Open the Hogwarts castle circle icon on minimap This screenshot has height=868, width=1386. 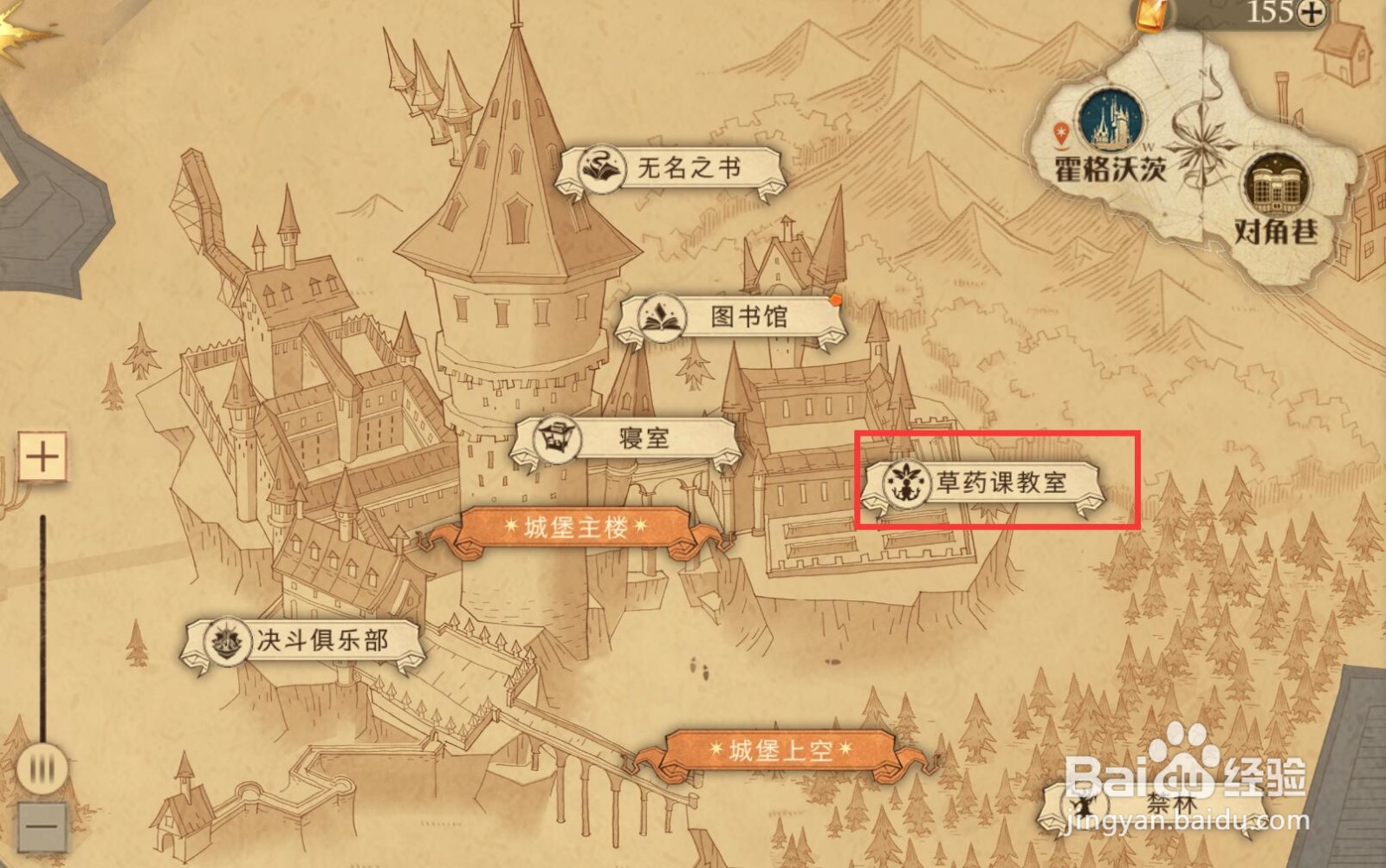[x=1111, y=121]
